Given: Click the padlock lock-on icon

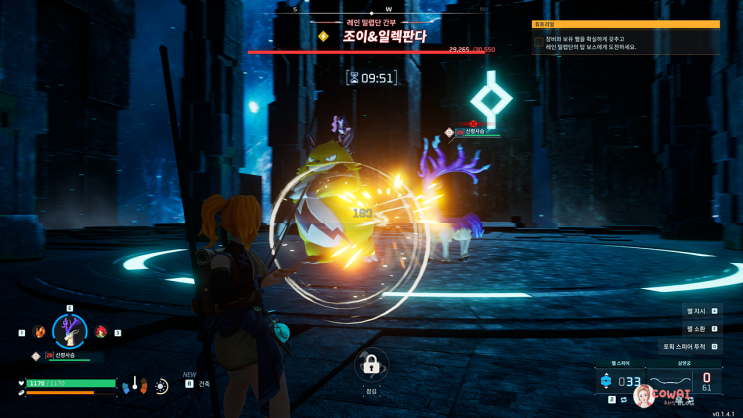Looking at the screenshot, I should point(370,363).
